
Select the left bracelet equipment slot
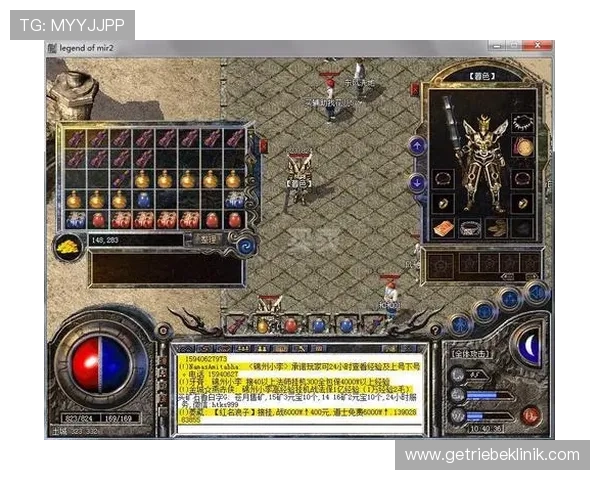[x=443, y=176]
